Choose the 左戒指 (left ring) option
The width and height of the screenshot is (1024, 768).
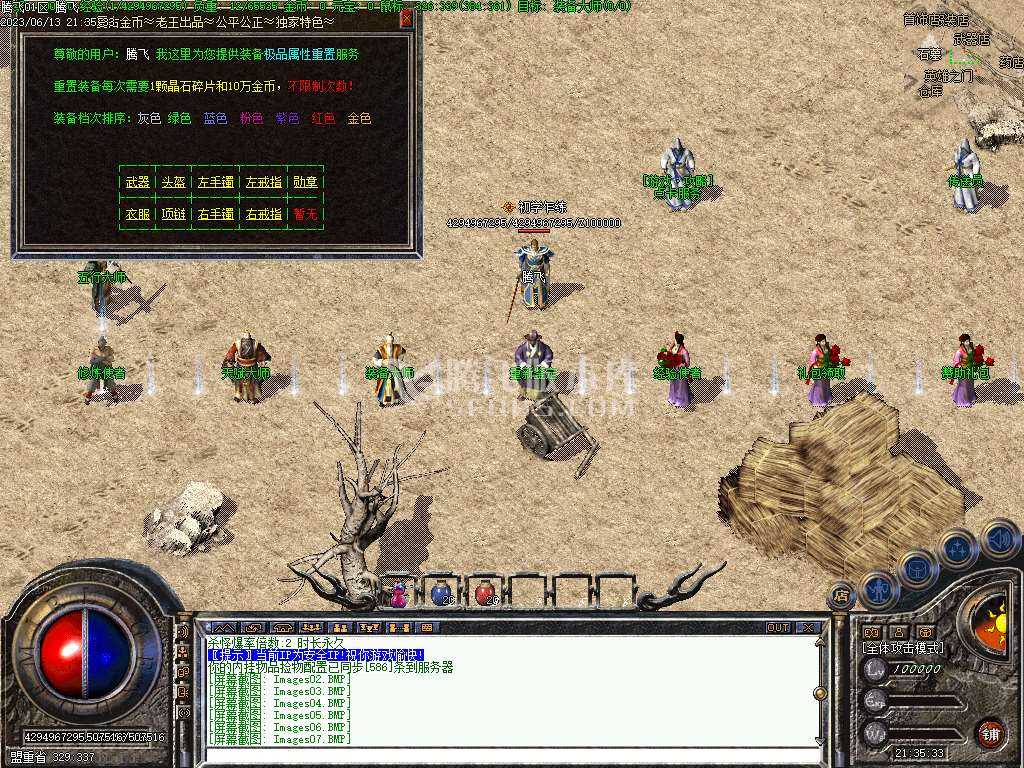[263, 182]
